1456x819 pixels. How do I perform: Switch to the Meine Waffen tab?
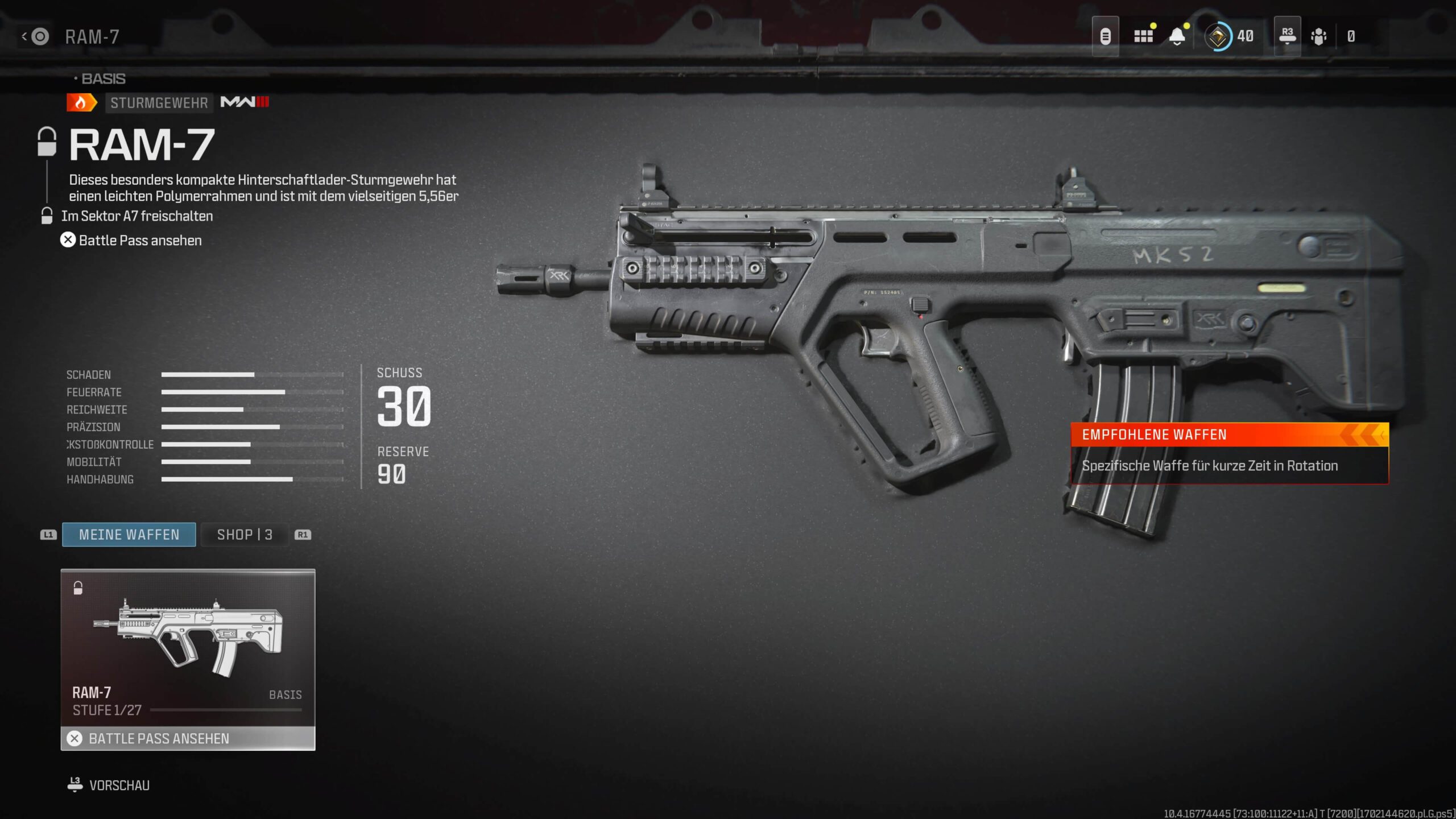pos(129,535)
